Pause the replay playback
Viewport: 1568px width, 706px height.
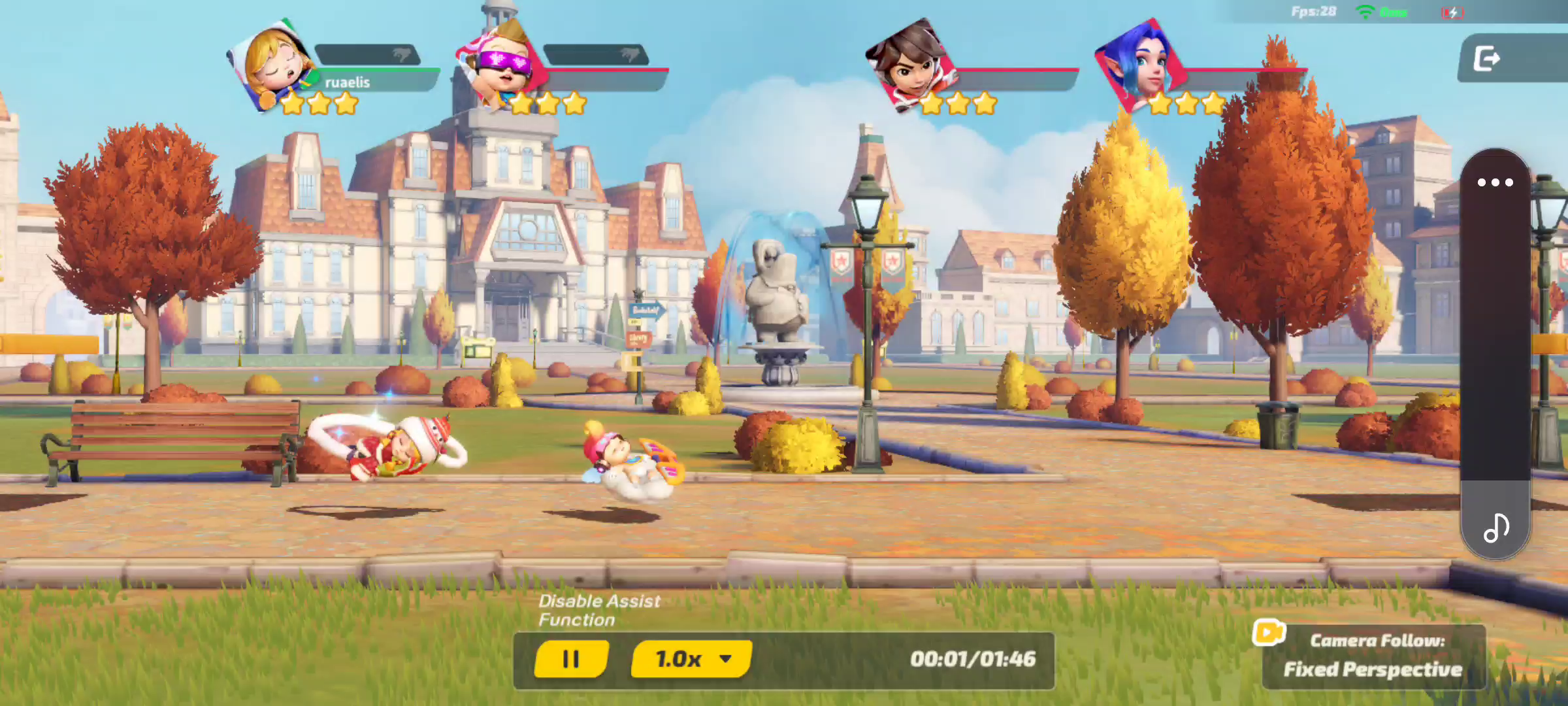tap(571, 659)
